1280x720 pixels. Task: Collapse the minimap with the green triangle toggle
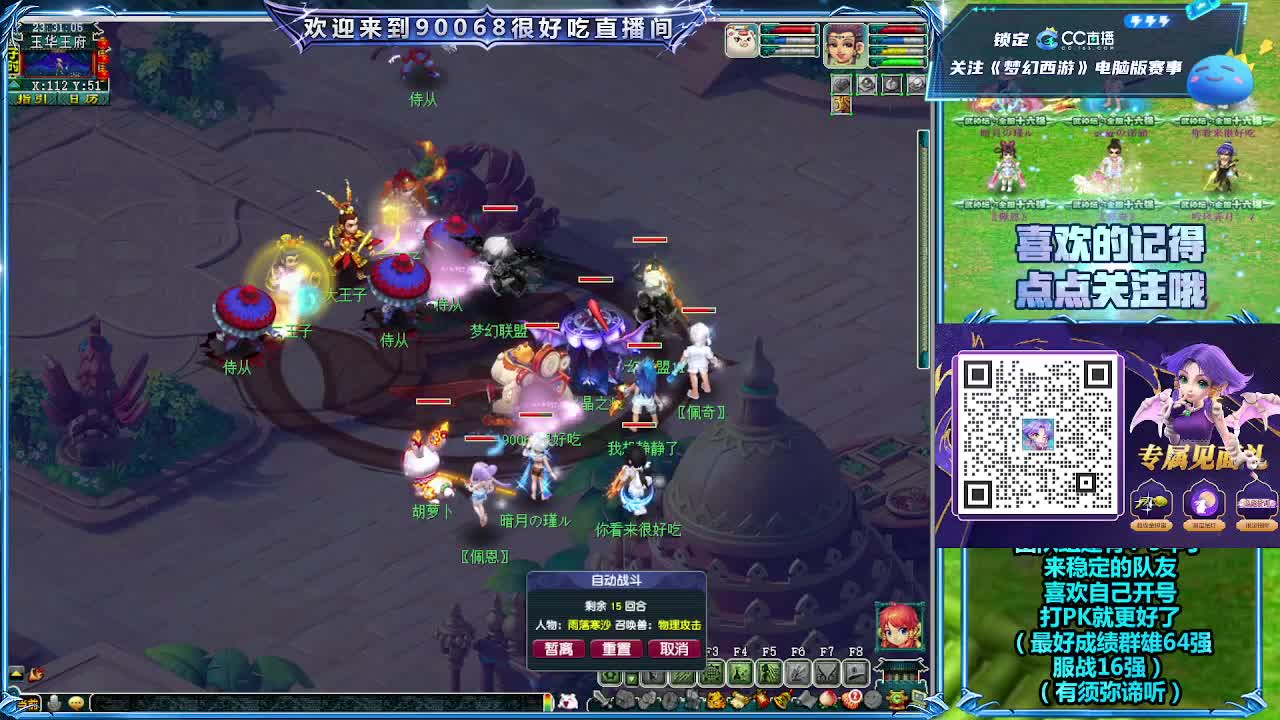coord(15,84)
